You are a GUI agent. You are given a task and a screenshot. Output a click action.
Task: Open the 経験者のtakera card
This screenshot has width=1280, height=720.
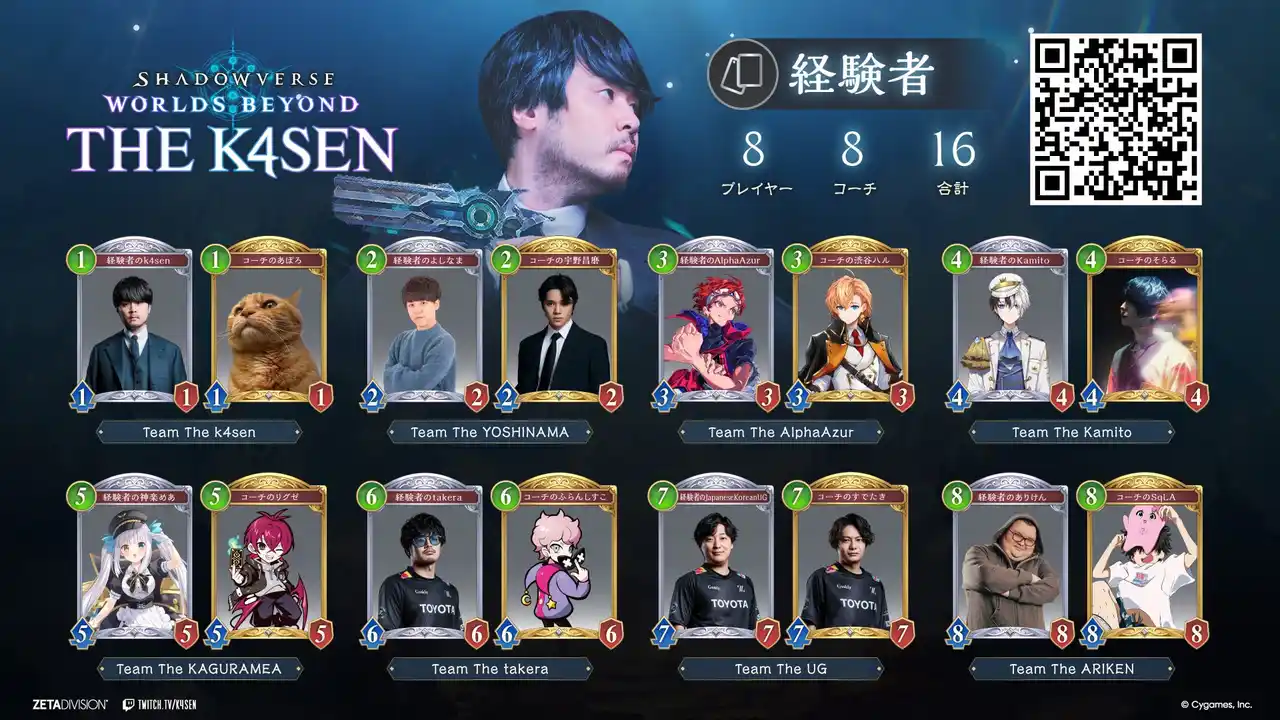(x=425, y=562)
